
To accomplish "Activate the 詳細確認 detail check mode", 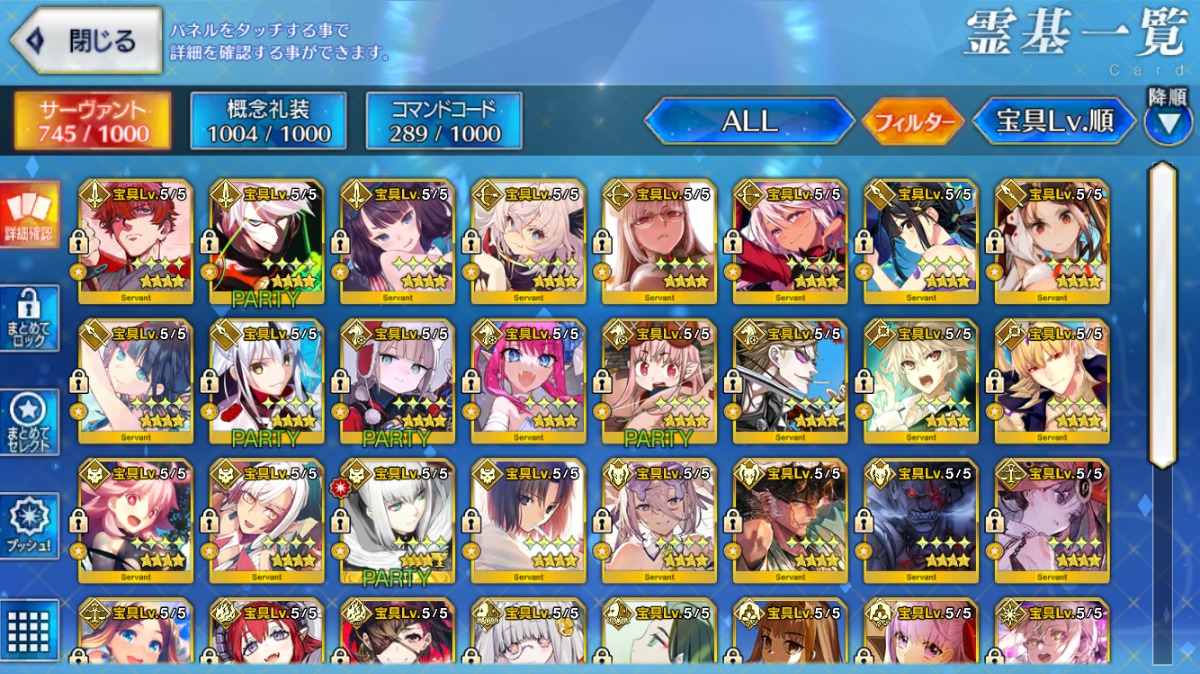I will click(x=28, y=216).
